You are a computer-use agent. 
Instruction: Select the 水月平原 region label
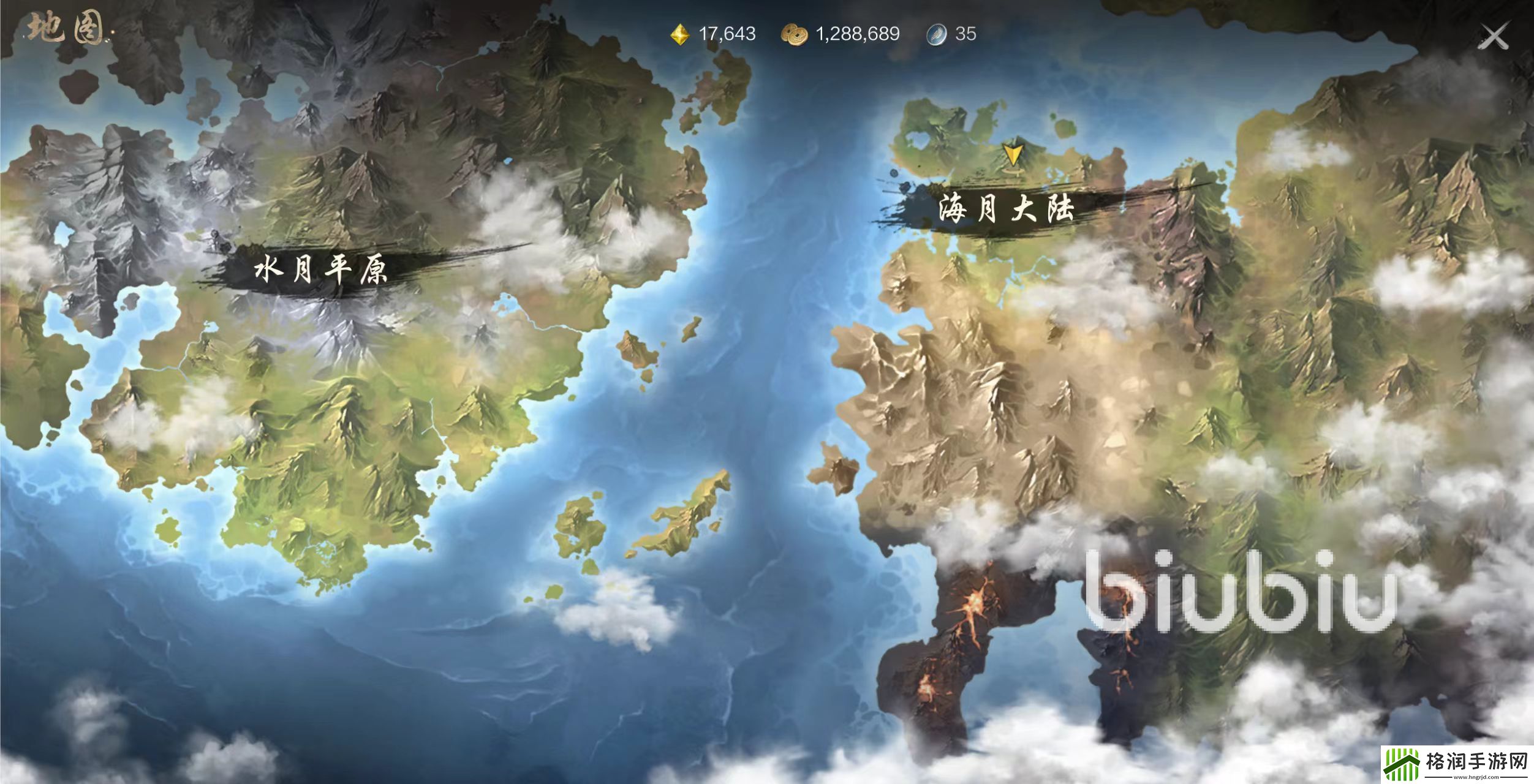(321, 269)
